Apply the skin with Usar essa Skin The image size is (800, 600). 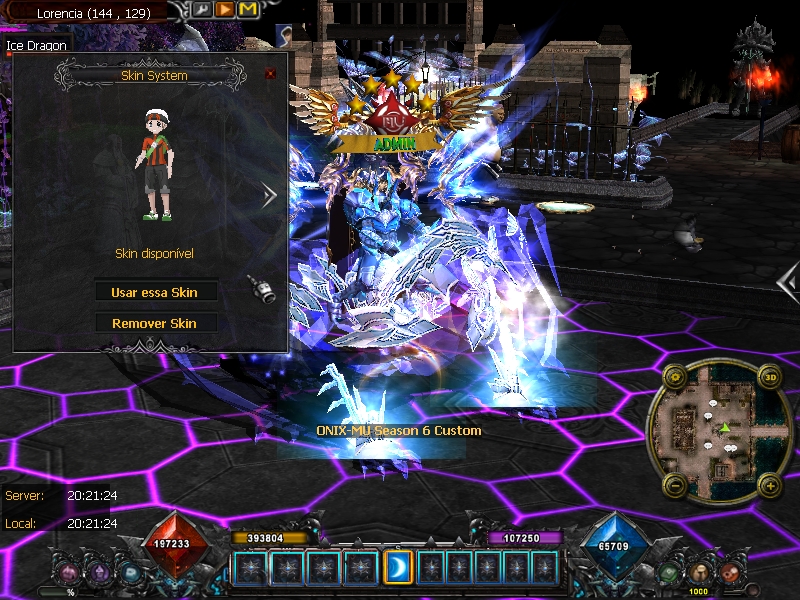click(155, 292)
